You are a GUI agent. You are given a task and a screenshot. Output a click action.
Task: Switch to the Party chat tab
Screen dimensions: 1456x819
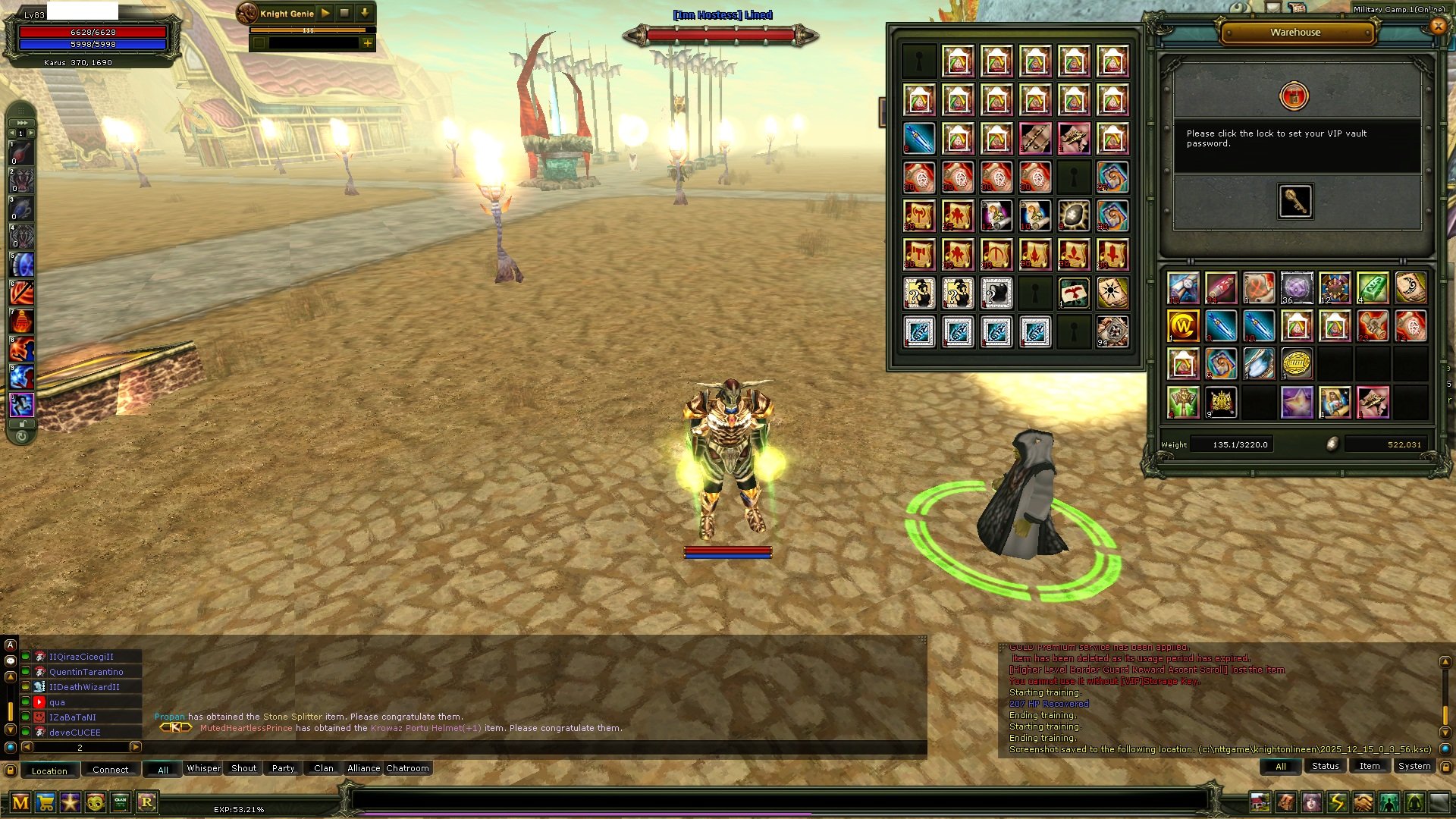point(283,768)
